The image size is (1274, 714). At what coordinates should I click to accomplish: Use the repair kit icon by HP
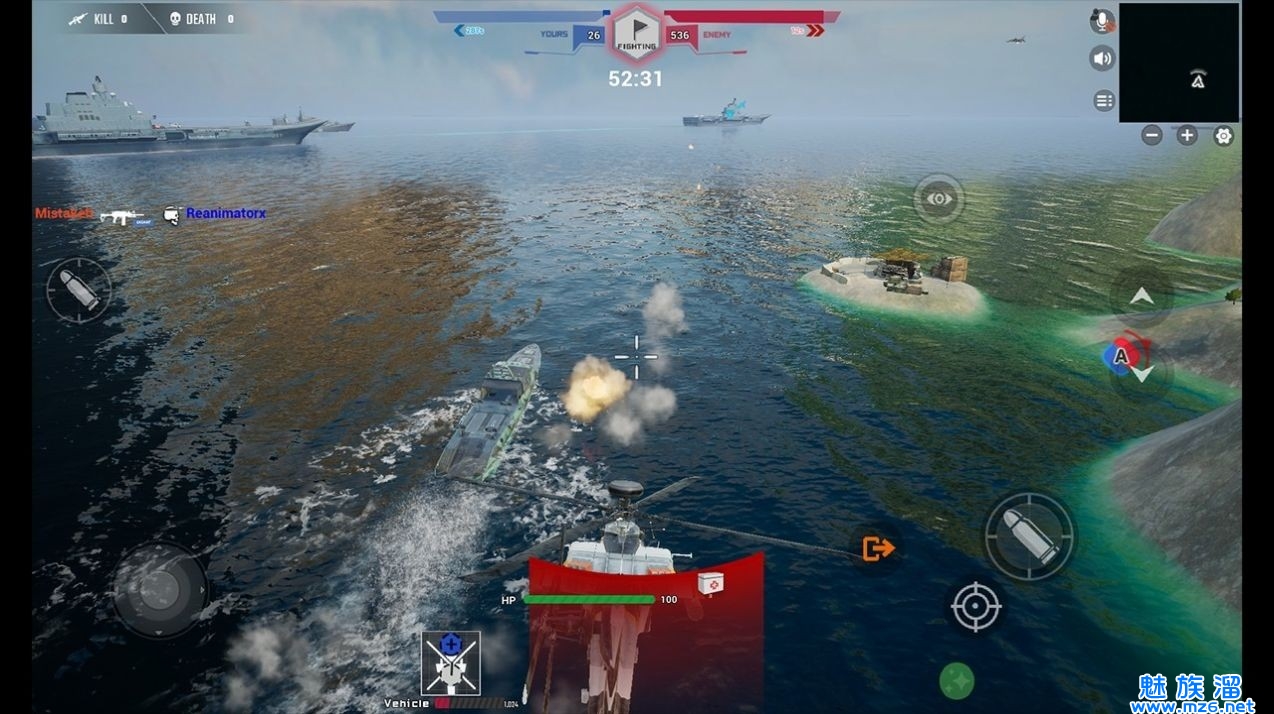pos(710,583)
